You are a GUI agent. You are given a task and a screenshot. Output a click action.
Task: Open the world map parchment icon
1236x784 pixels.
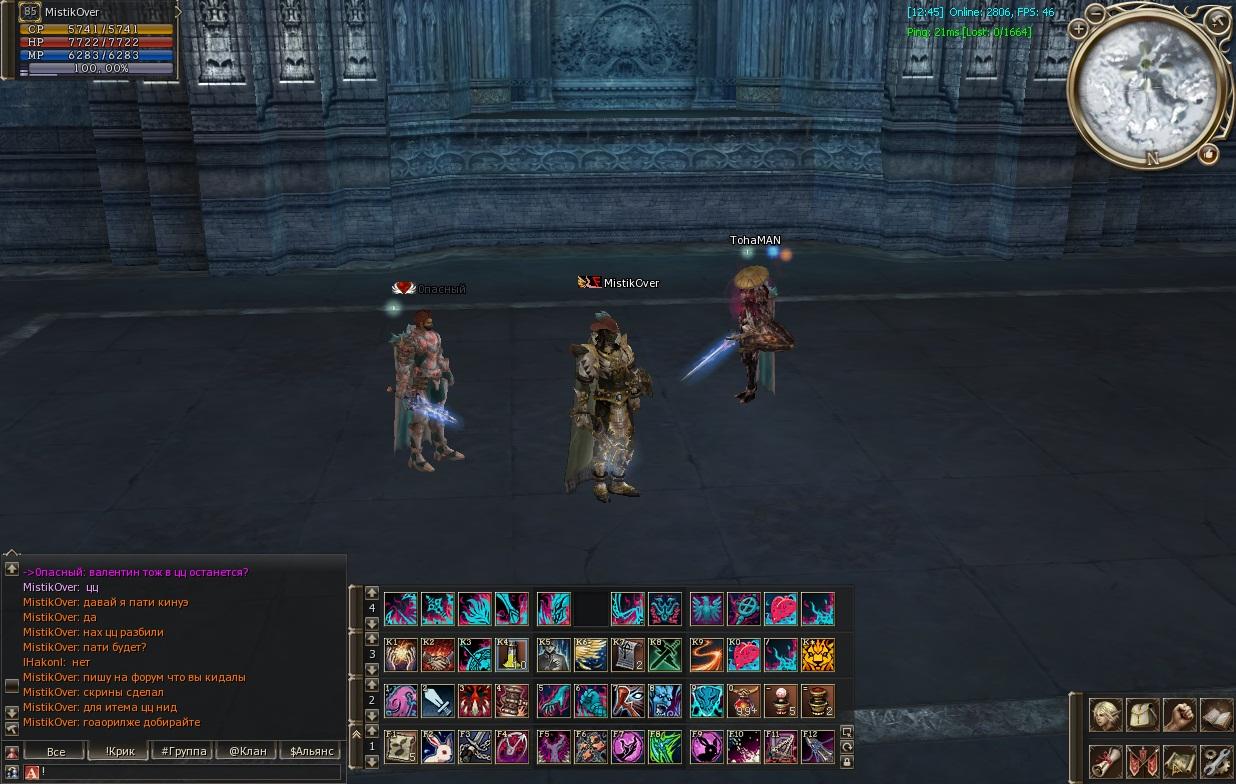[1179, 761]
